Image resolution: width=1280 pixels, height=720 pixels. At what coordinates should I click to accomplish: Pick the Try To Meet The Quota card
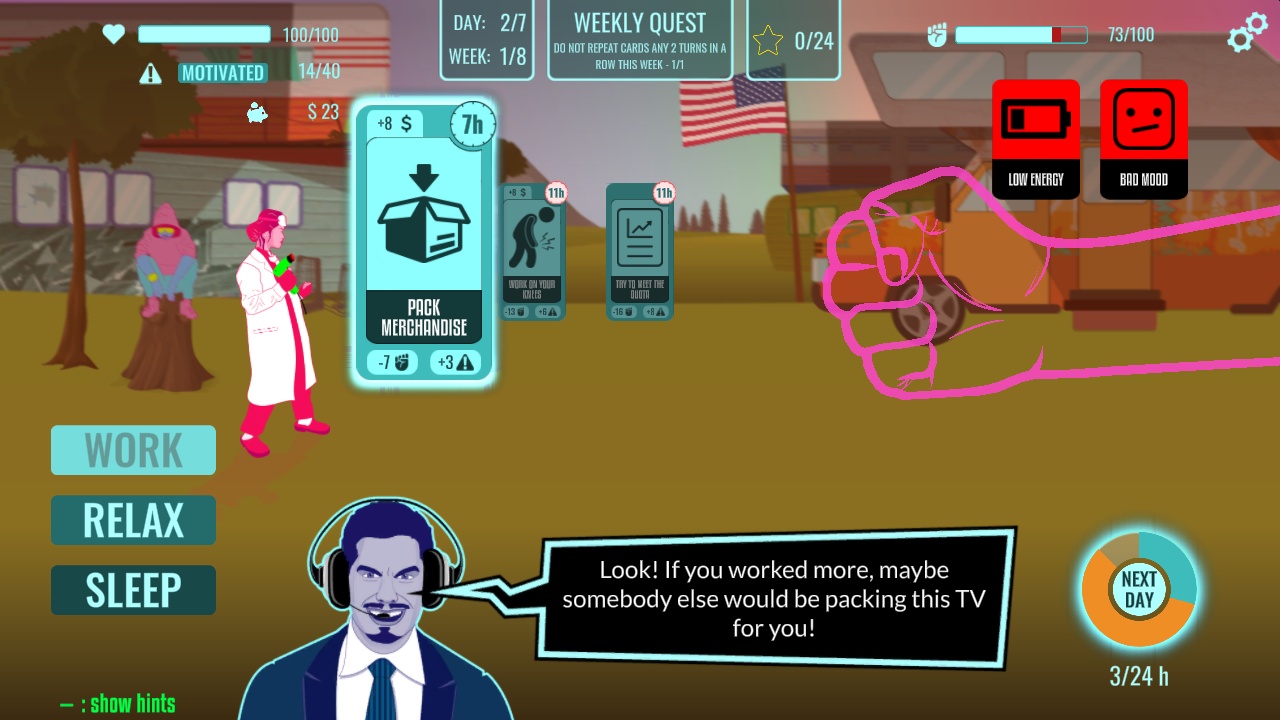tap(639, 250)
